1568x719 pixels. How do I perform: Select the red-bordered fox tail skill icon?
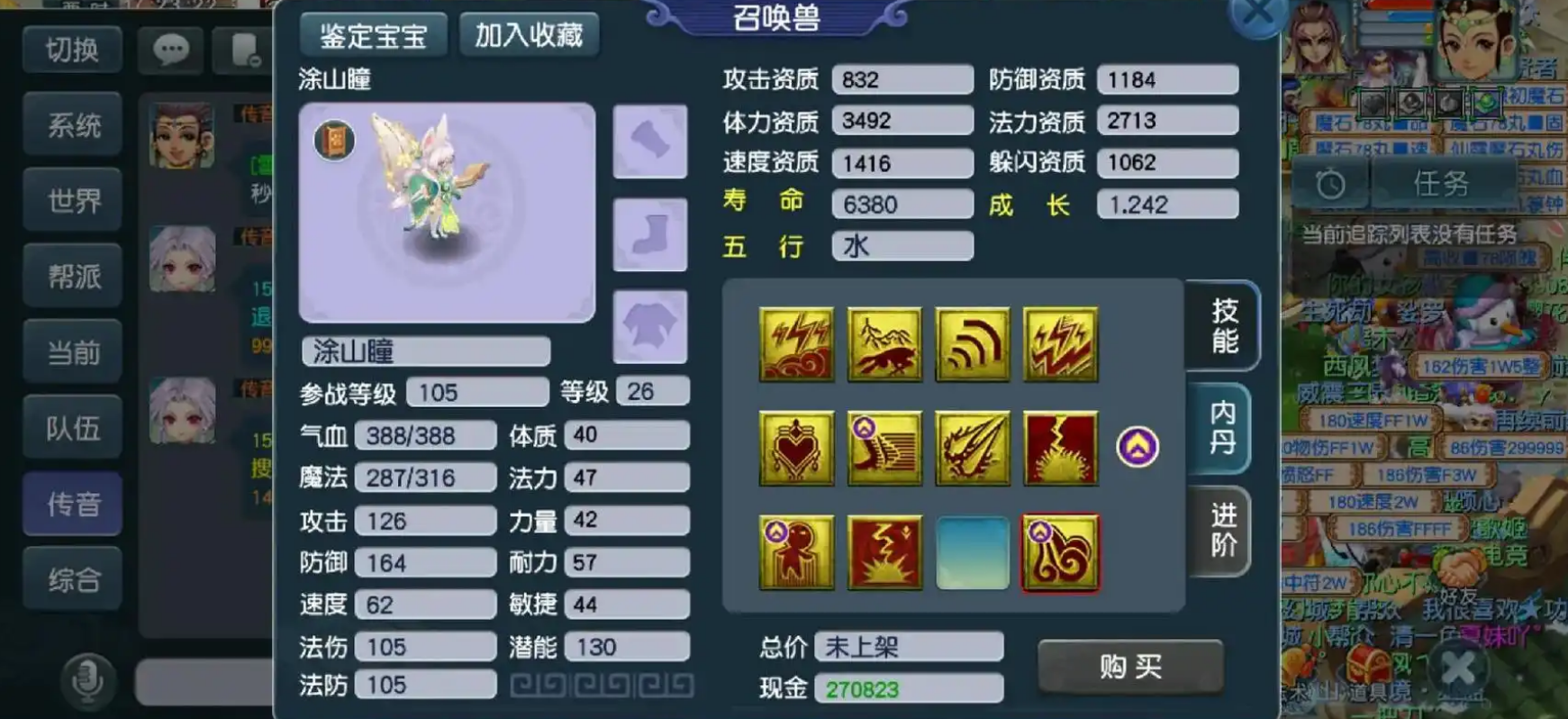pos(1061,553)
